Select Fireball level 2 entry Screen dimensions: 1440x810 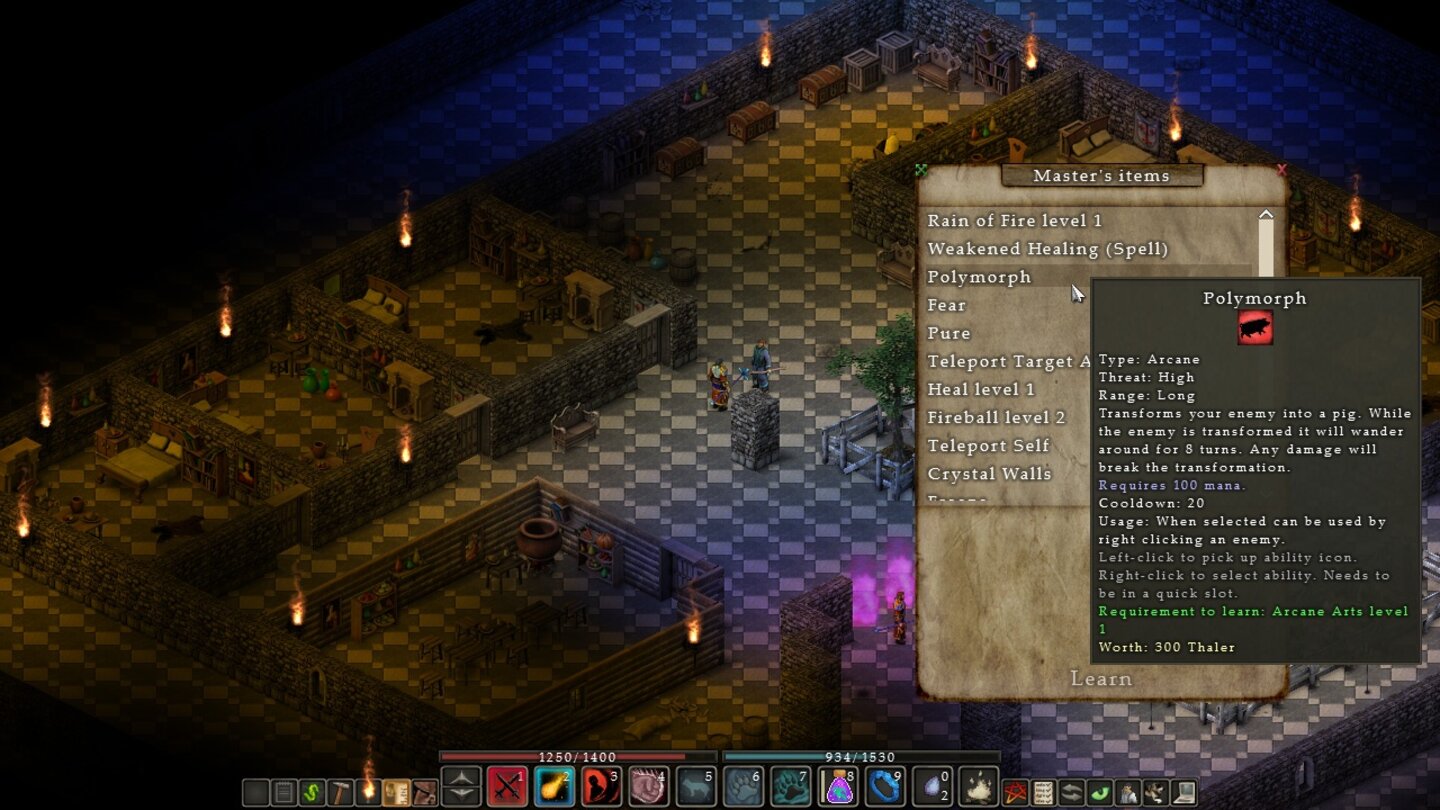click(x=996, y=417)
